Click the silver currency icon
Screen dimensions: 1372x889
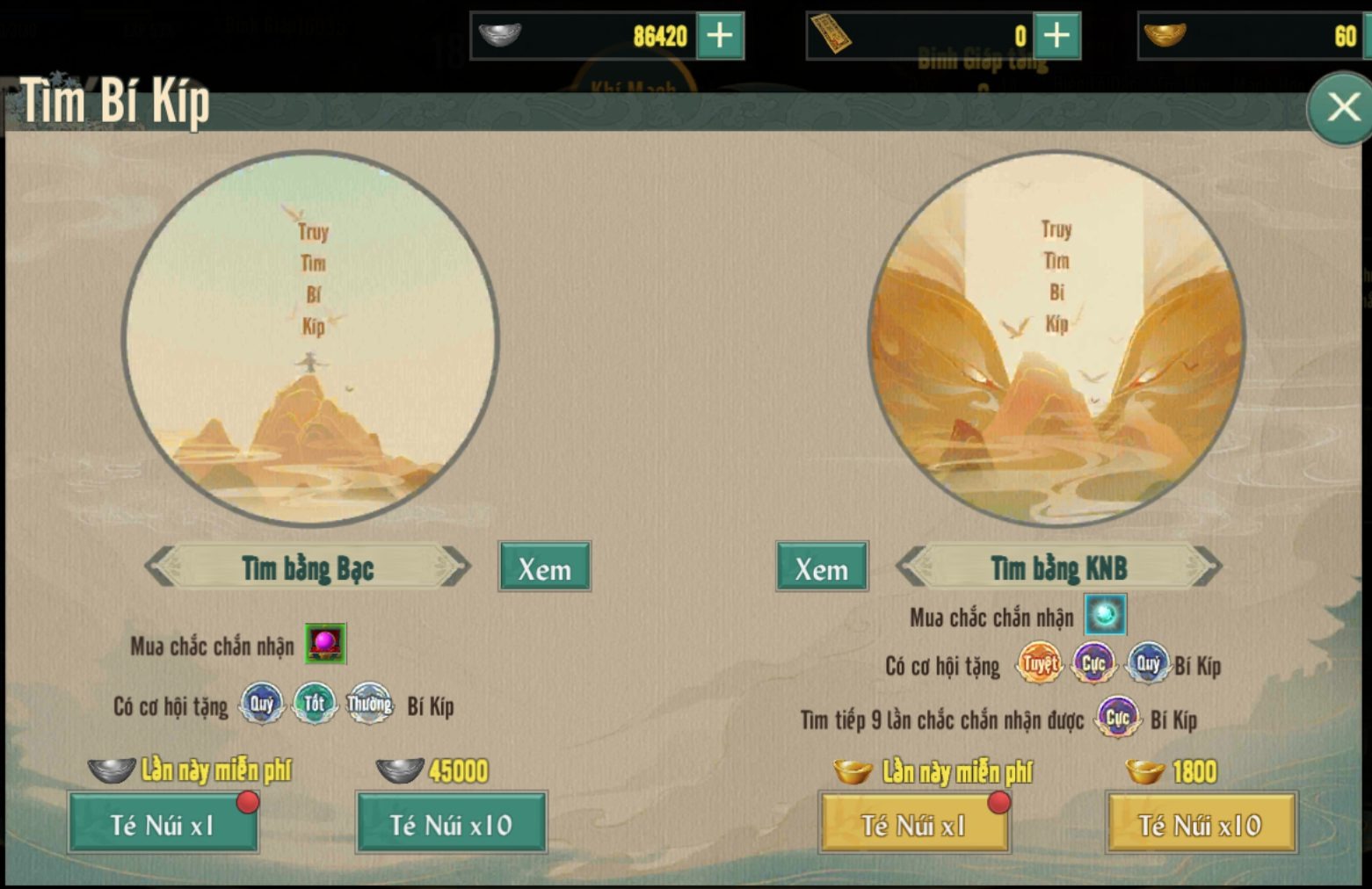pos(502,36)
